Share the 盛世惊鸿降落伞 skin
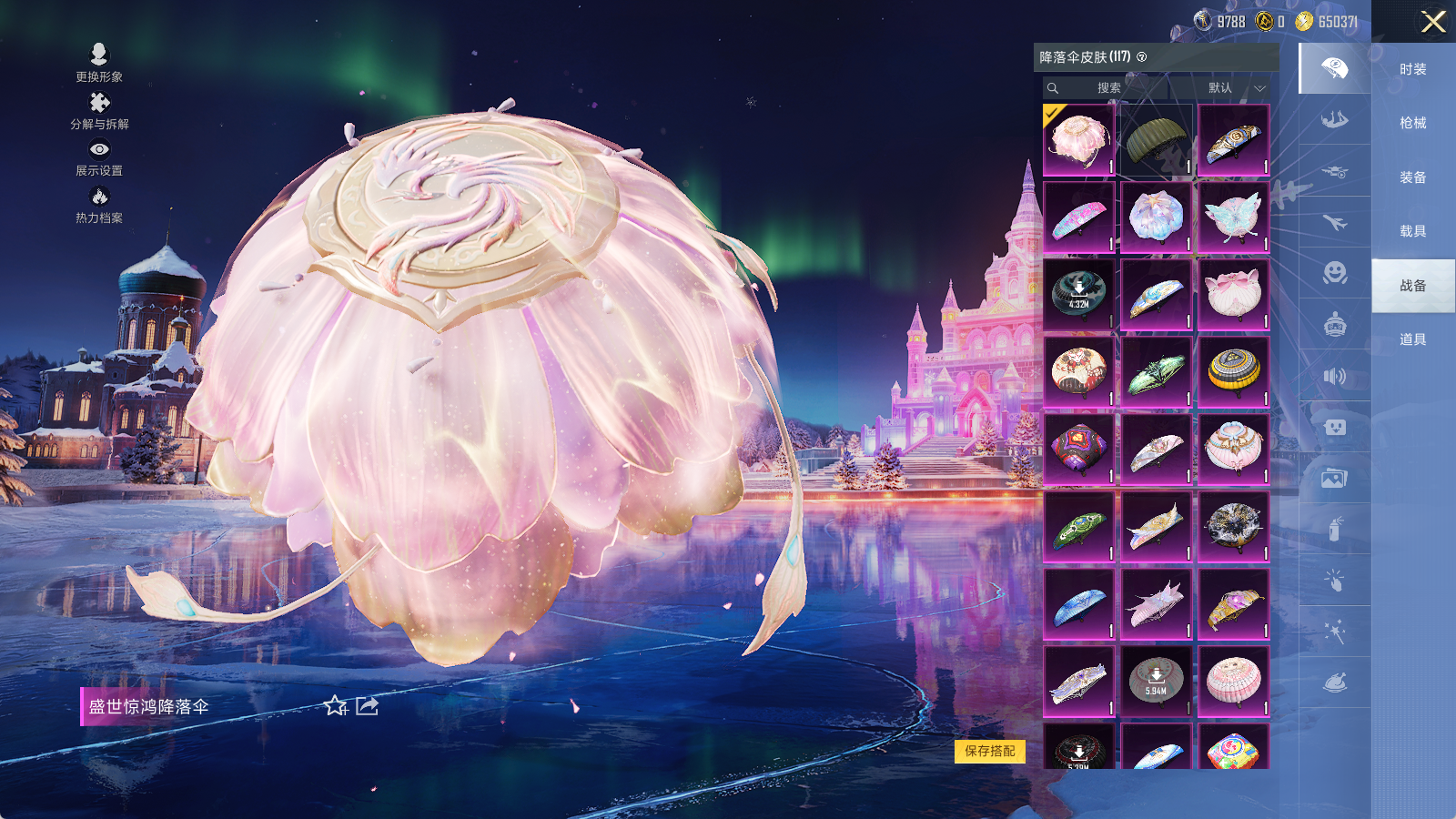Image resolution: width=1456 pixels, height=819 pixels. 367,706
